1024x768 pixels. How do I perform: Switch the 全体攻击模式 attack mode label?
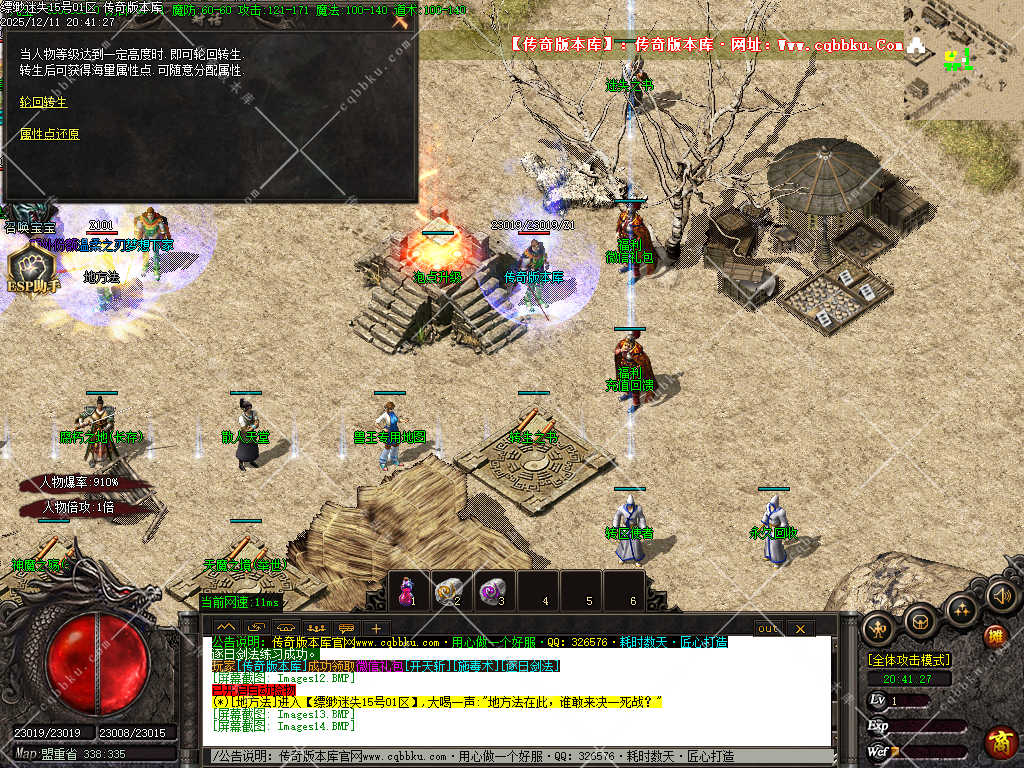coord(909,660)
